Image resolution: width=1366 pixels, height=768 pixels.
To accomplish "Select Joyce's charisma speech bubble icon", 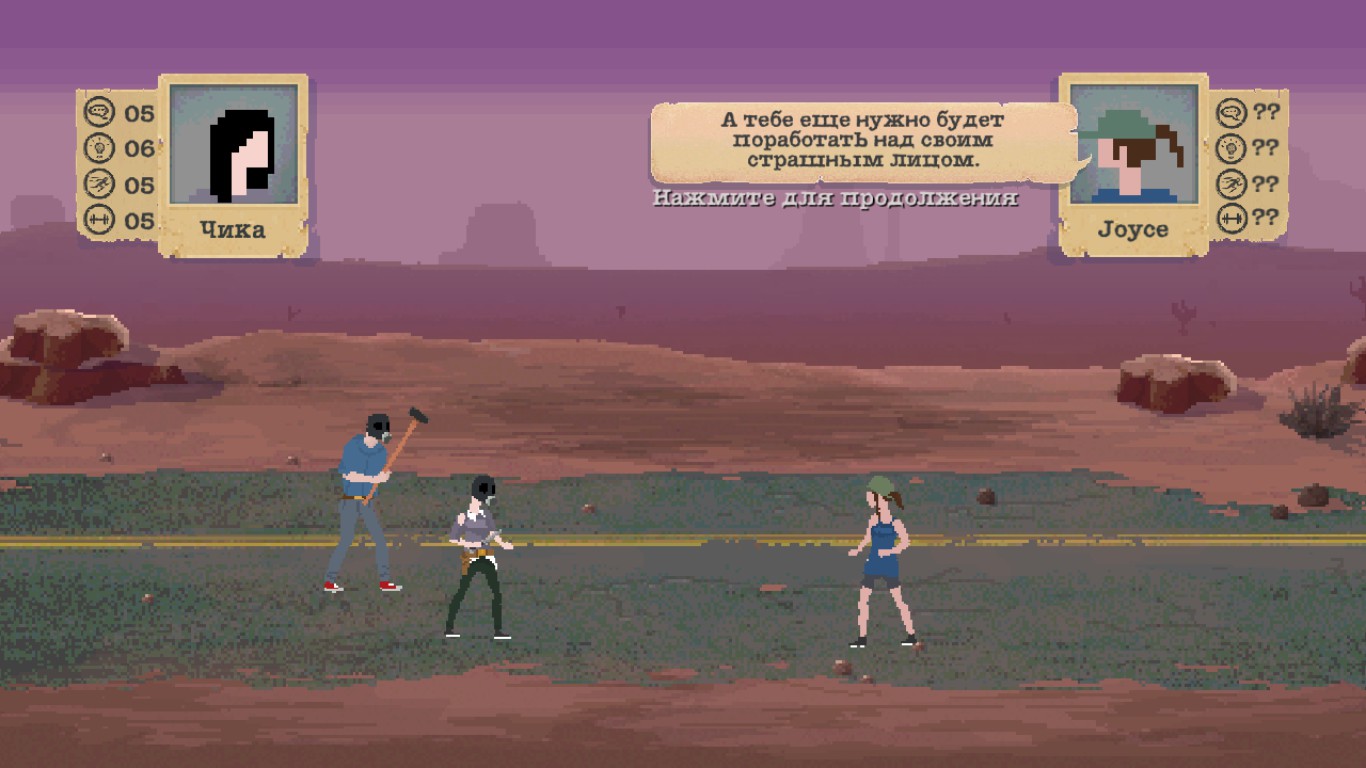I will [1230, 113].
